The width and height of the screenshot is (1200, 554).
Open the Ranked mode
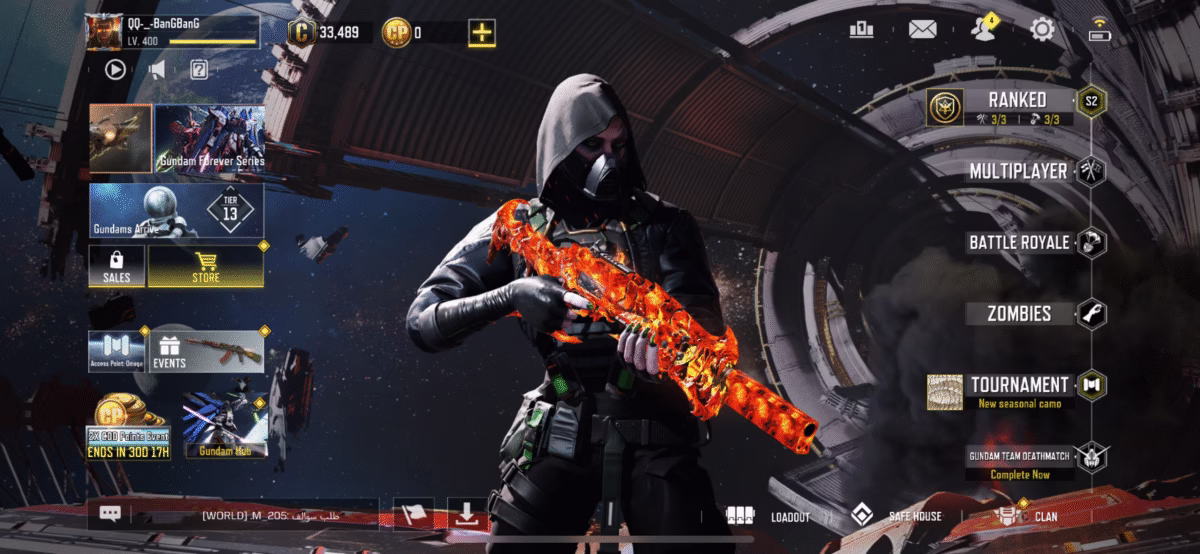(1017, 100)
